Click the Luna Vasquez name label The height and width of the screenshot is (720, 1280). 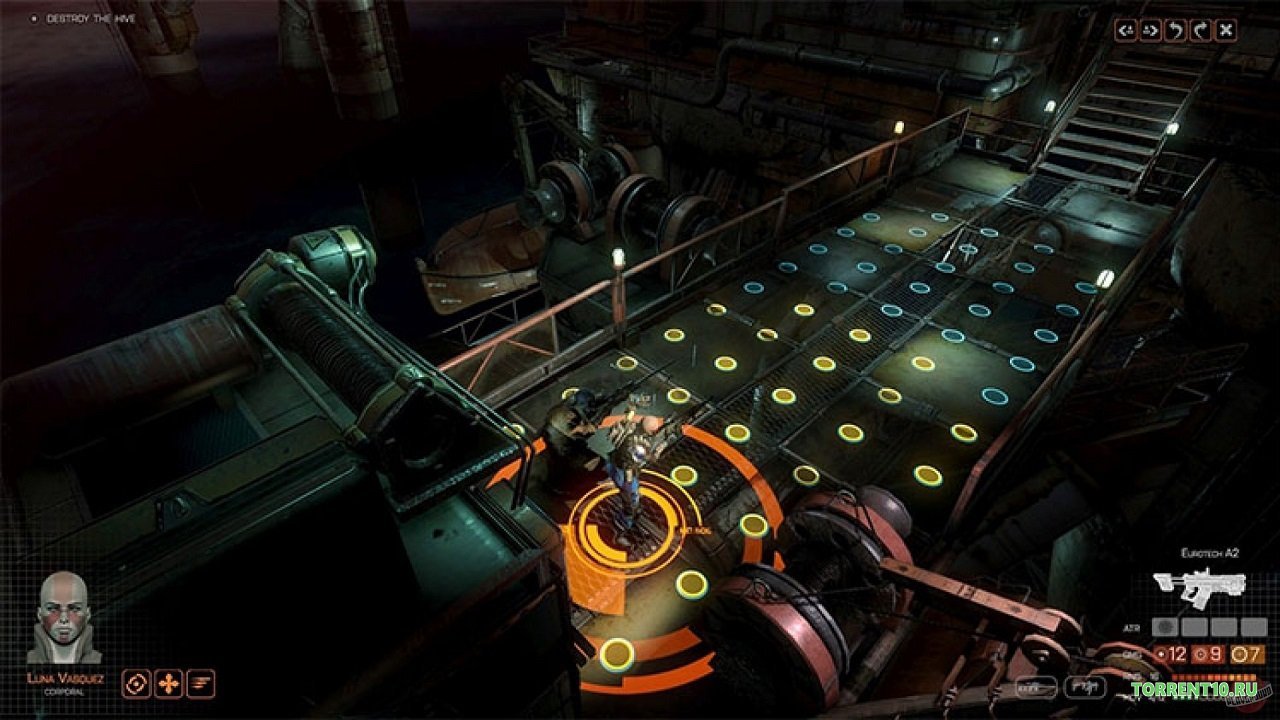coord(67,680)
